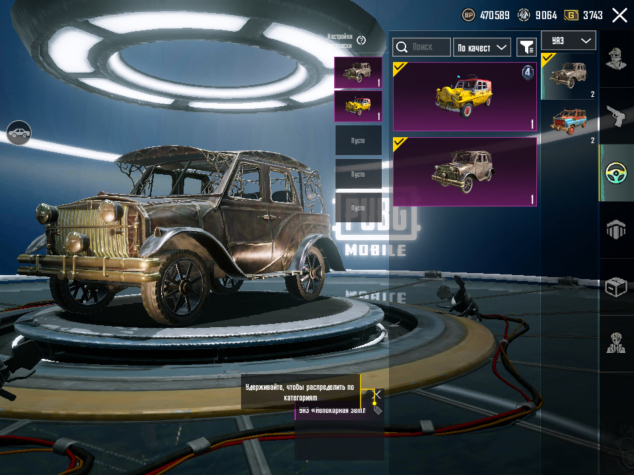
Task: Open the parachute category tab
Action: pos(616,230)
